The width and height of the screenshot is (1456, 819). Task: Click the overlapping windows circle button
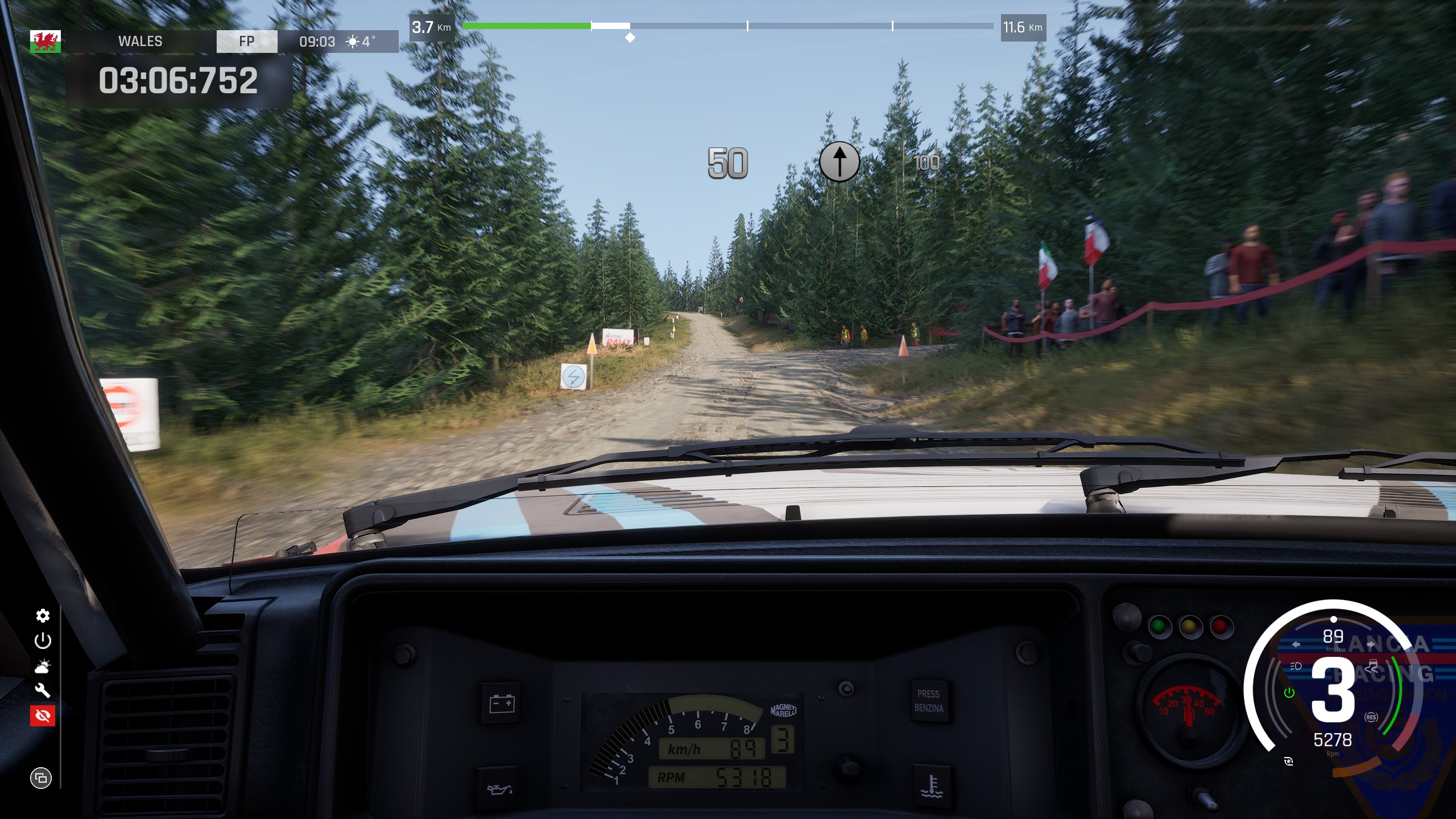[x=41, y=777]
